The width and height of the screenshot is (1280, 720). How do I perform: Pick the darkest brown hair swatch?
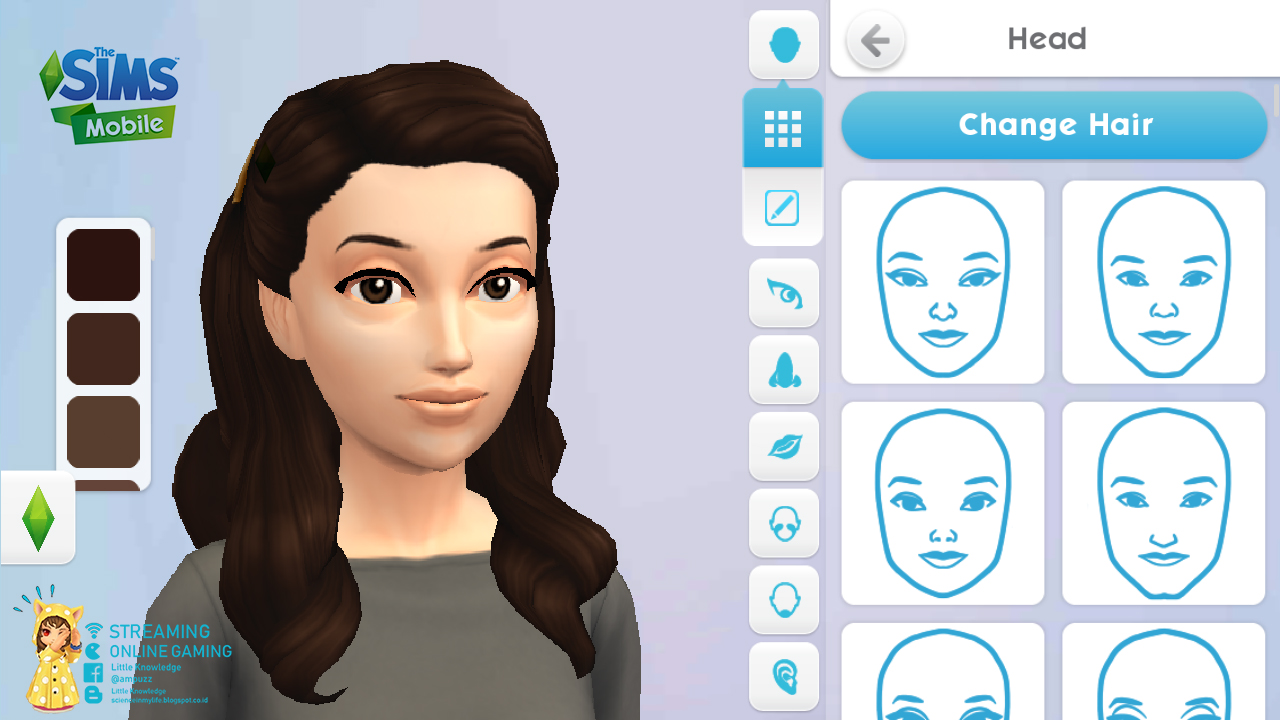[103, 264]
